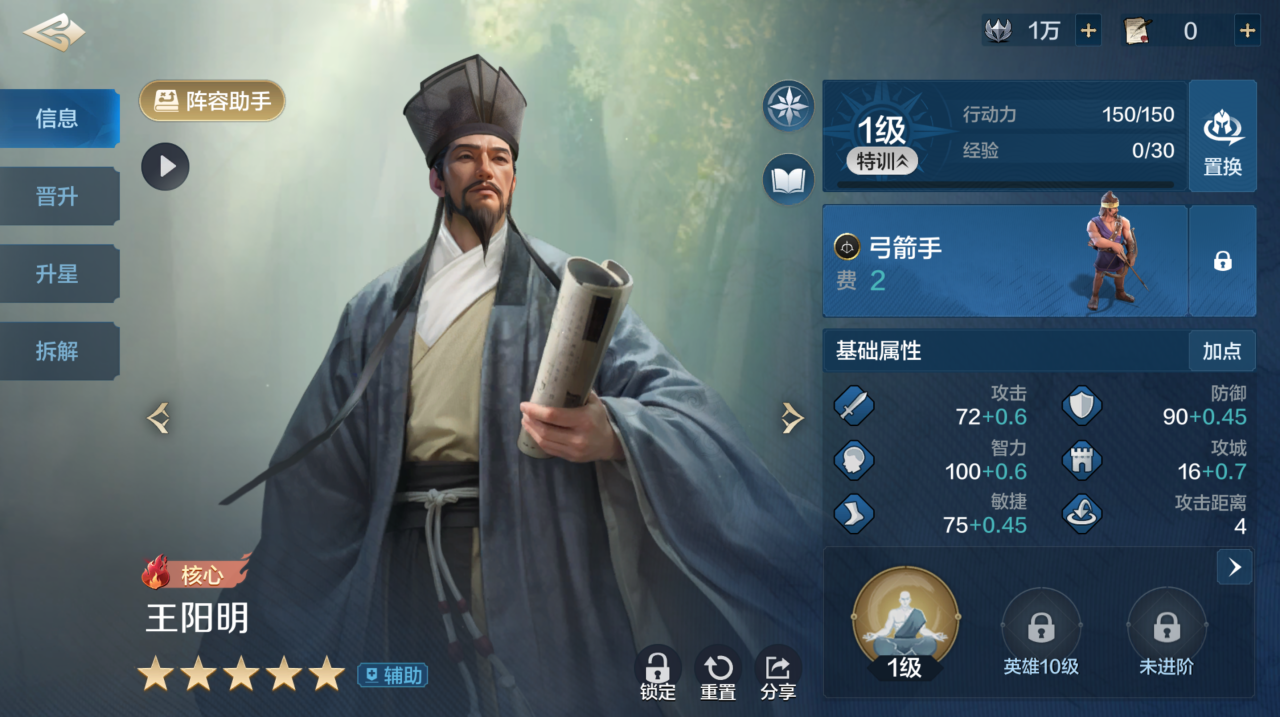Select the 升星 tab
The width and height of the screenshot is (1280, 717).
point(58,274)
